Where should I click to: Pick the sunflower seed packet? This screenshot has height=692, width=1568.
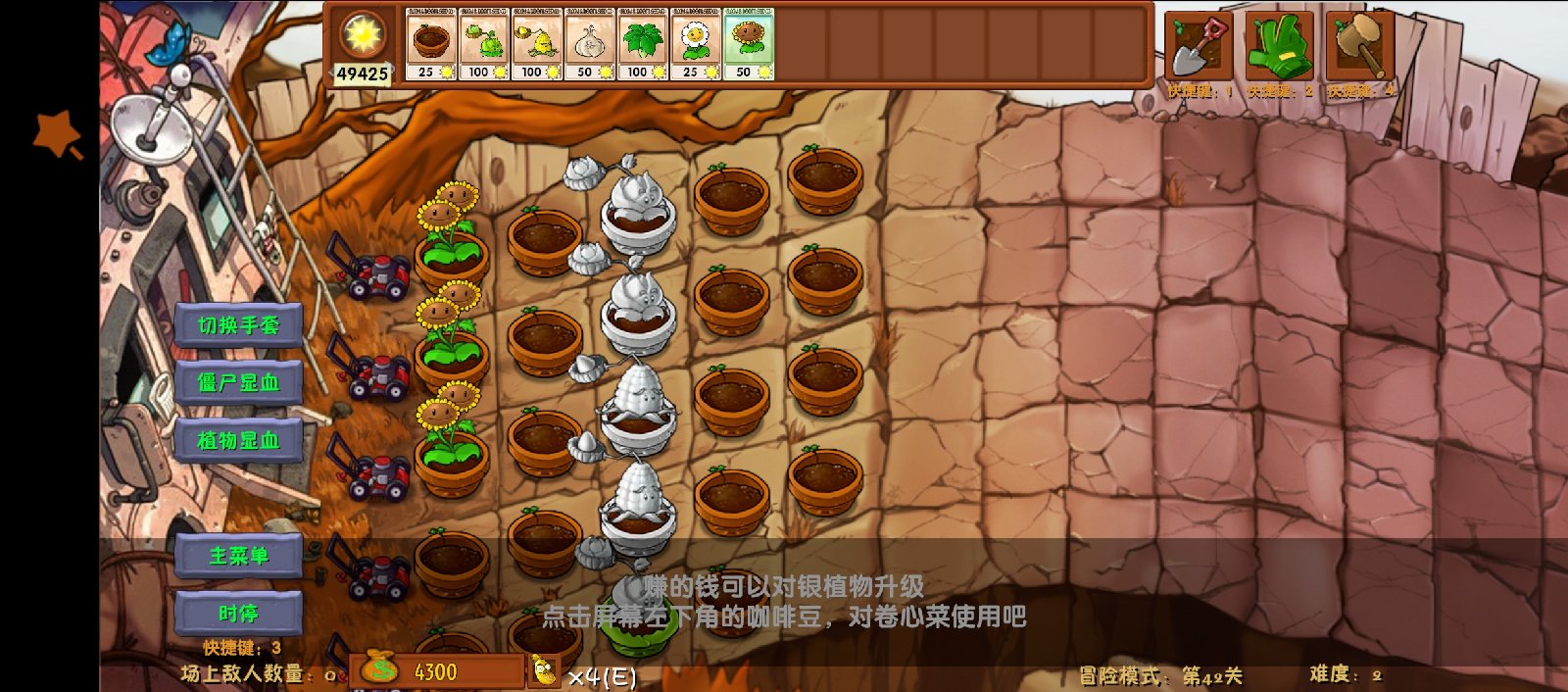[x=750, y=44]
